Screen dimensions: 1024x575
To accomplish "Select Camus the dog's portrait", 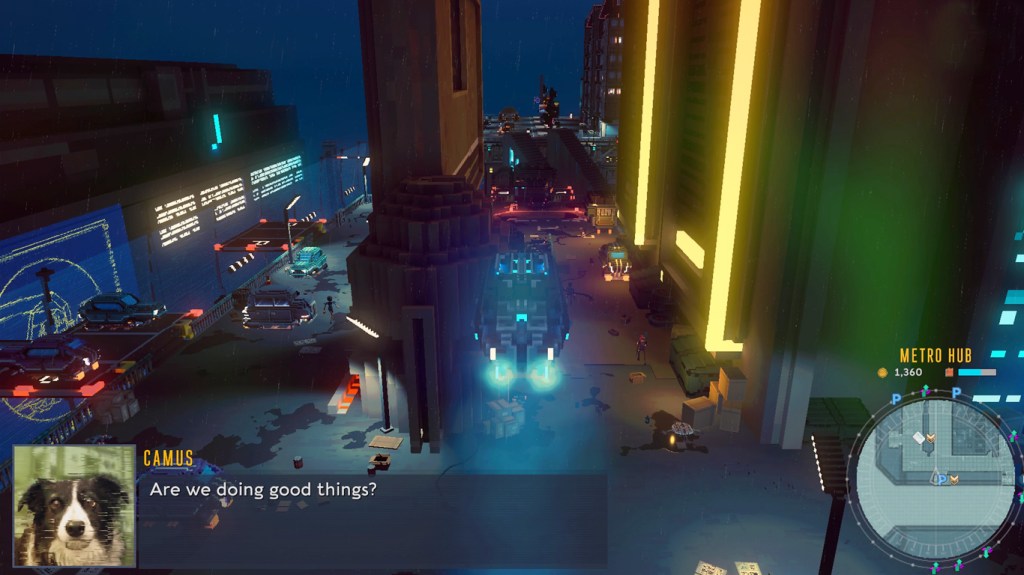I will pos(74,505).
